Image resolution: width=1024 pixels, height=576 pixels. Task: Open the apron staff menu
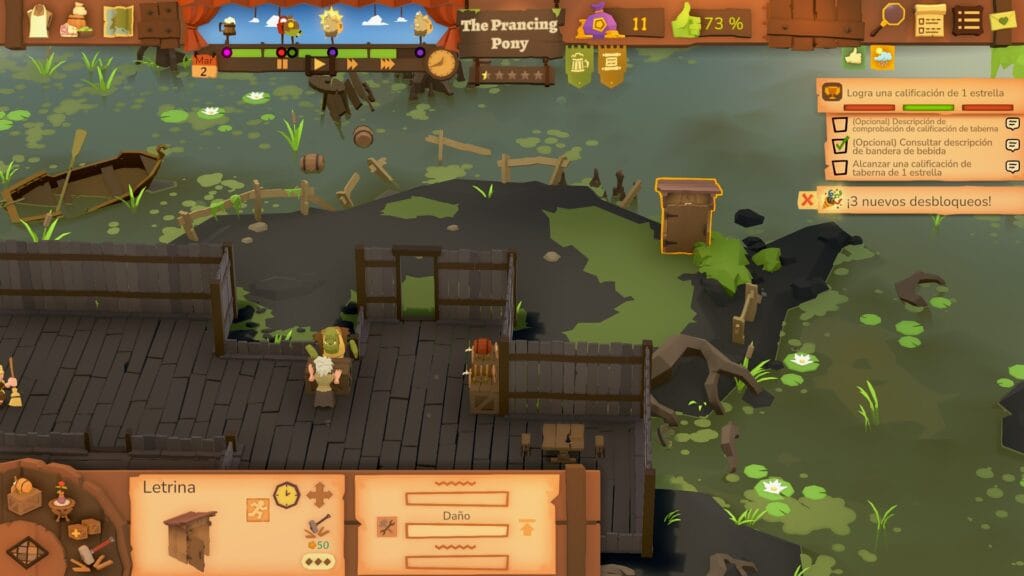coord(38,20)
